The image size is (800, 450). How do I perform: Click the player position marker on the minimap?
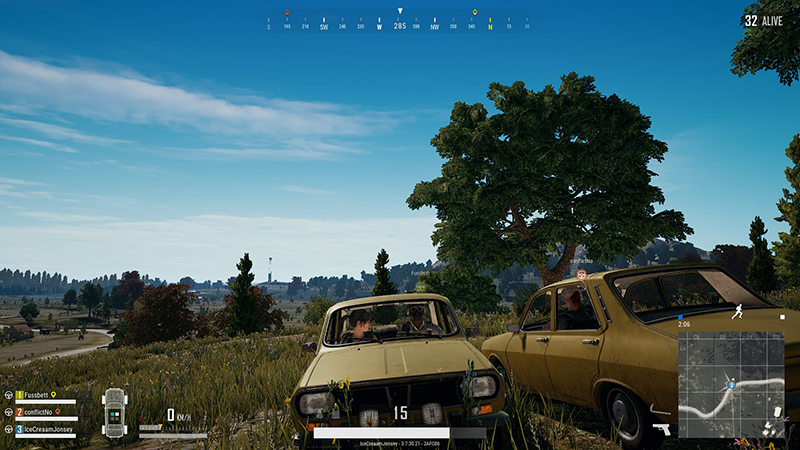click(x=732, y=384)
